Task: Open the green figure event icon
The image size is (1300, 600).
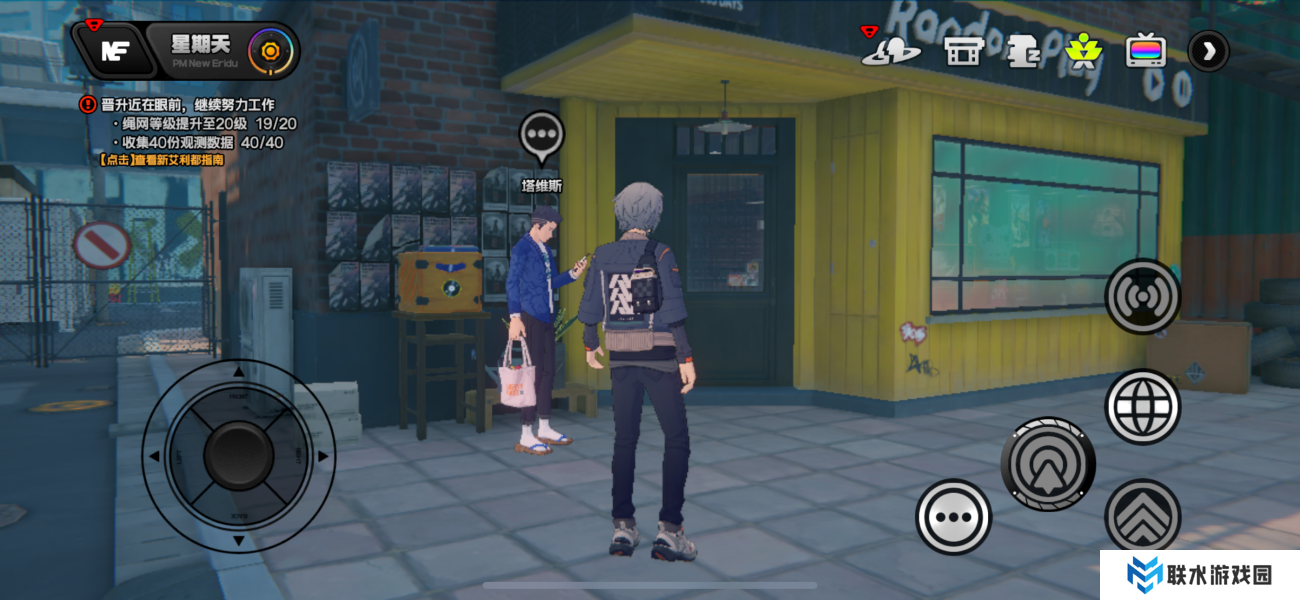Action: click(1081, 50)
